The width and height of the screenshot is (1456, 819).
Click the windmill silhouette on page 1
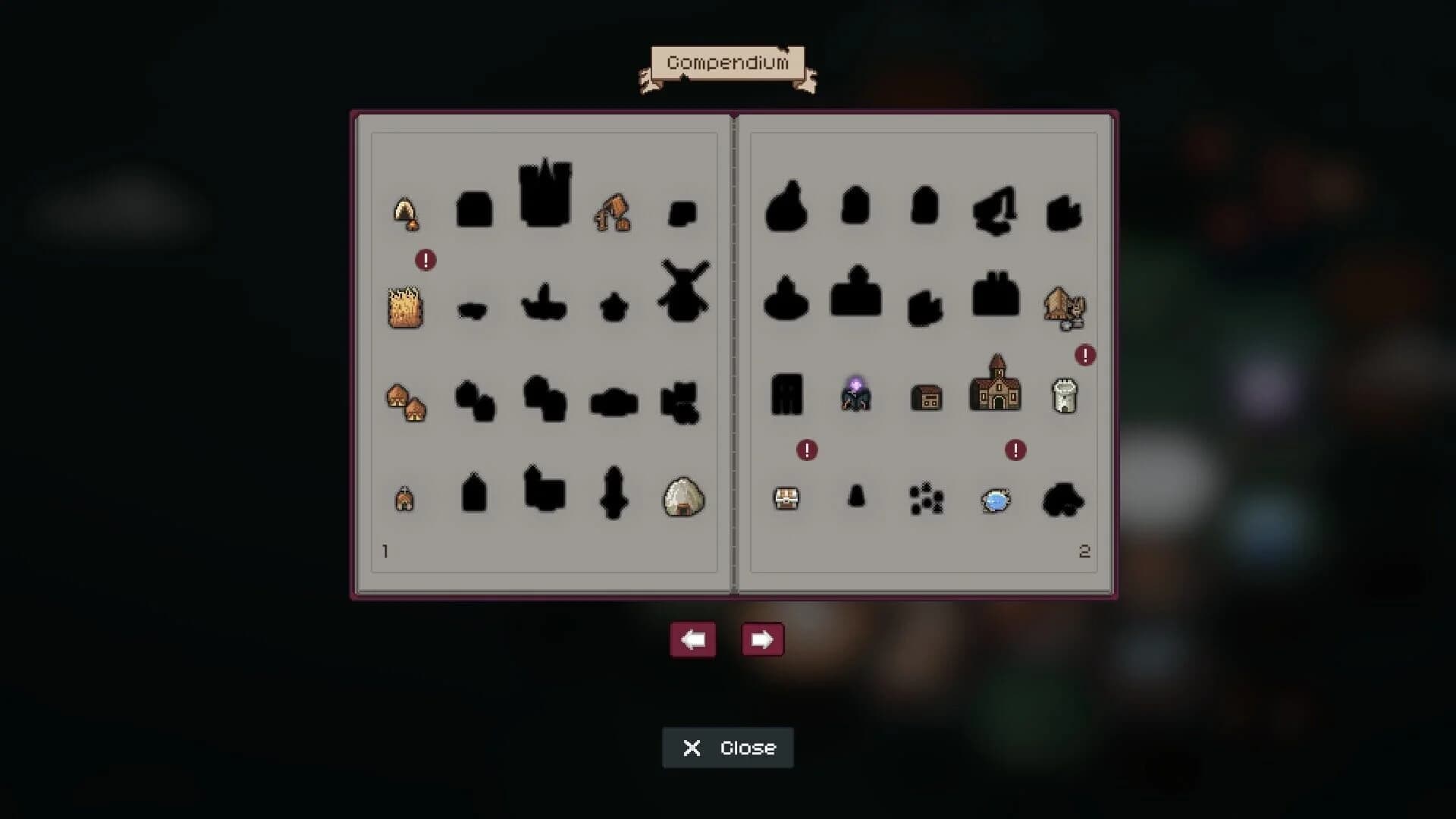coord(681,296)
